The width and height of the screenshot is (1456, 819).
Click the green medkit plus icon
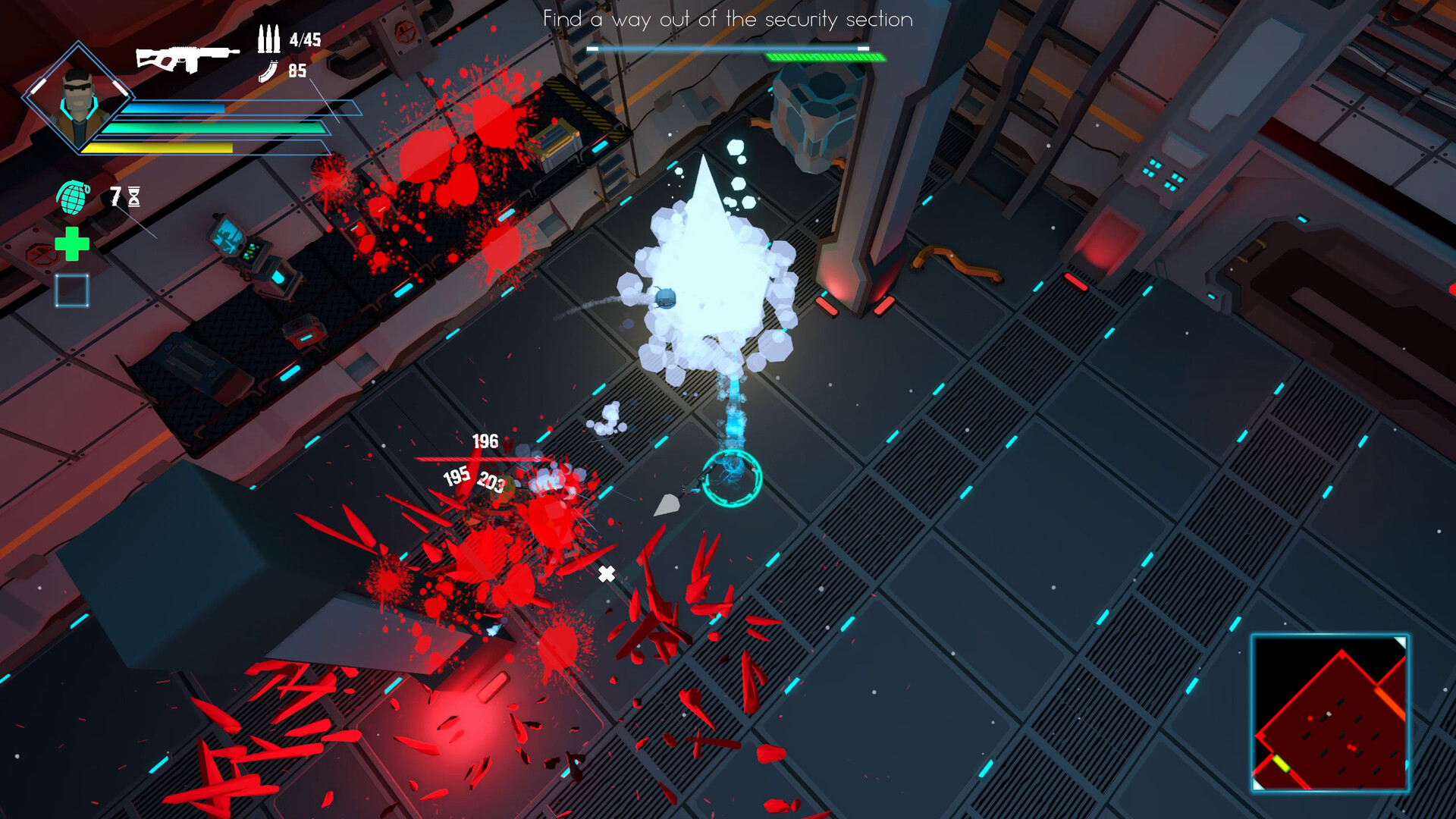[72, 244]
